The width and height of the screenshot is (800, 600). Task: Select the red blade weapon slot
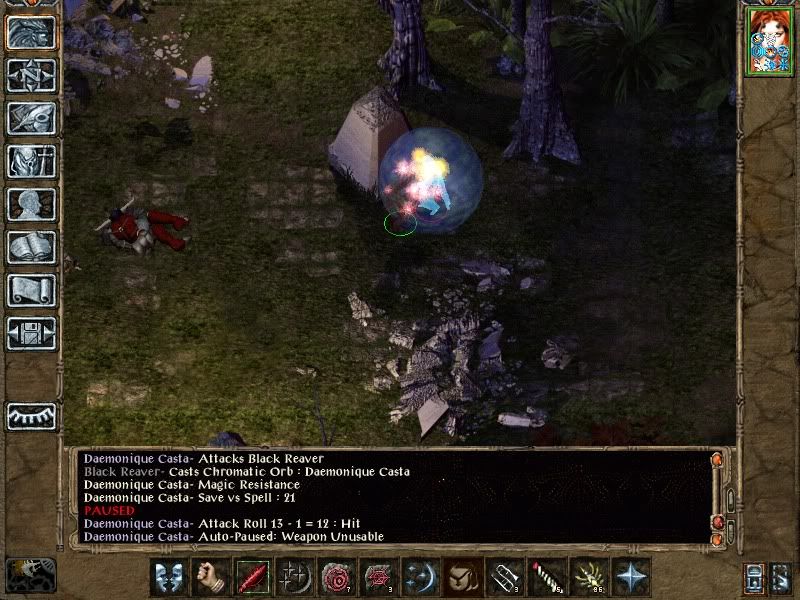[252, 578]
